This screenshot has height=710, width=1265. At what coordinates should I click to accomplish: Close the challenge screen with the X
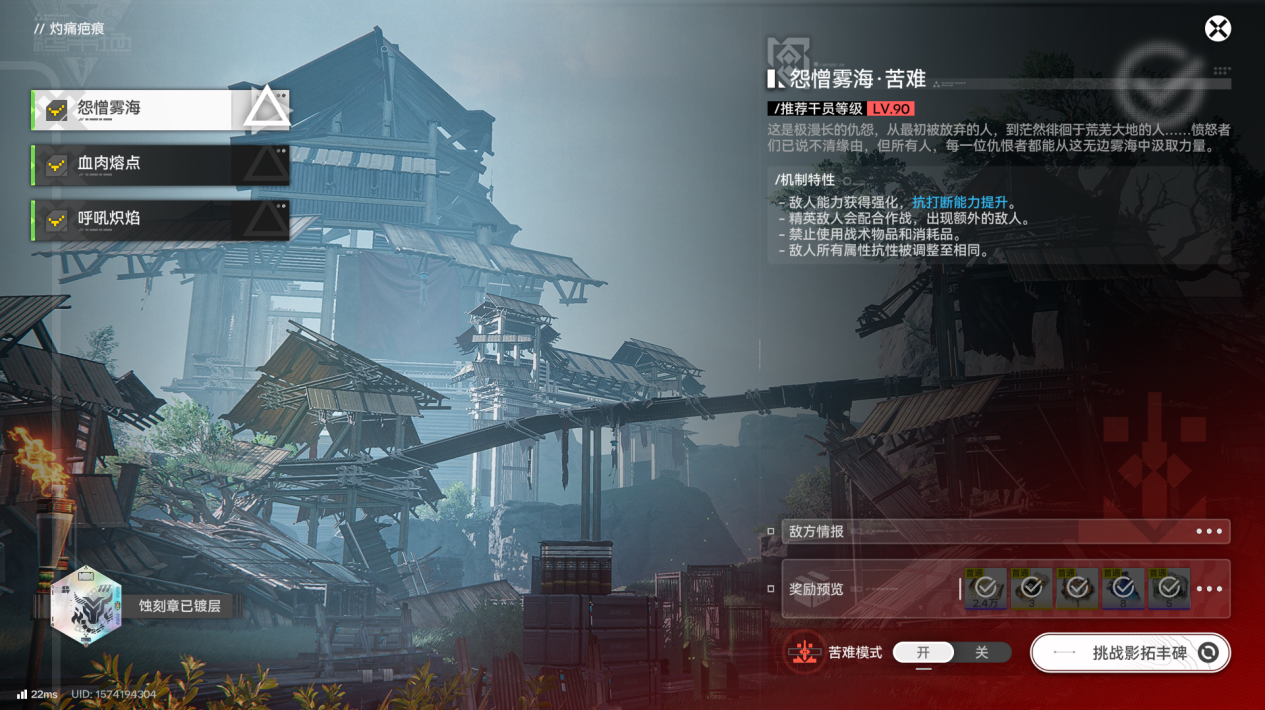tap(1217, 29)
